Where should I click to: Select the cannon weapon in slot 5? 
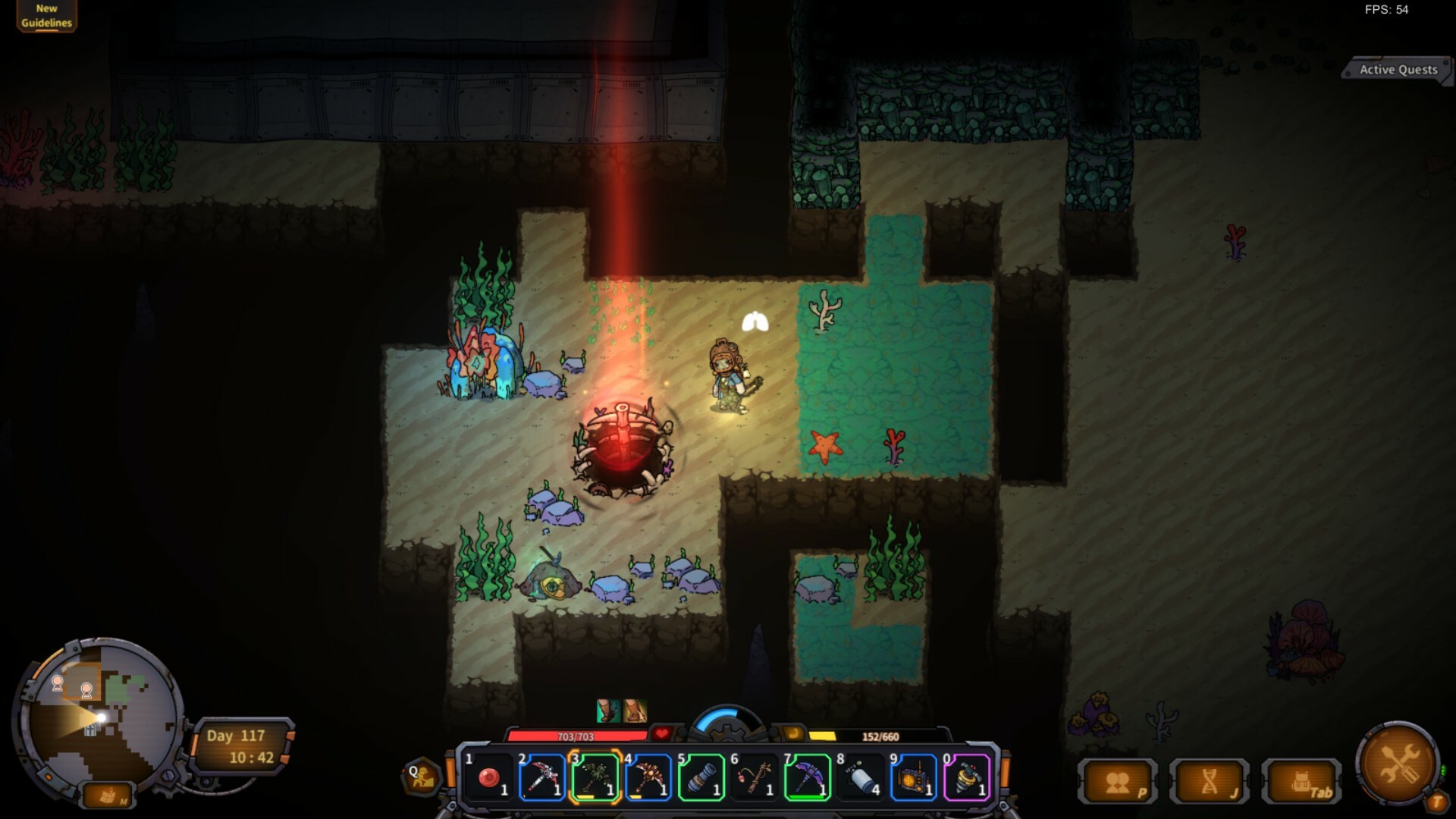701,780
